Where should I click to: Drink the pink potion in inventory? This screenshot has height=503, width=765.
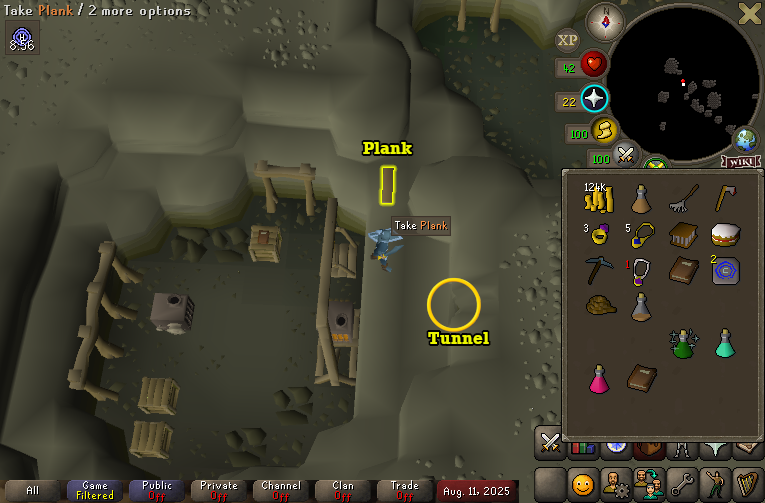click(x=598, y=379)
